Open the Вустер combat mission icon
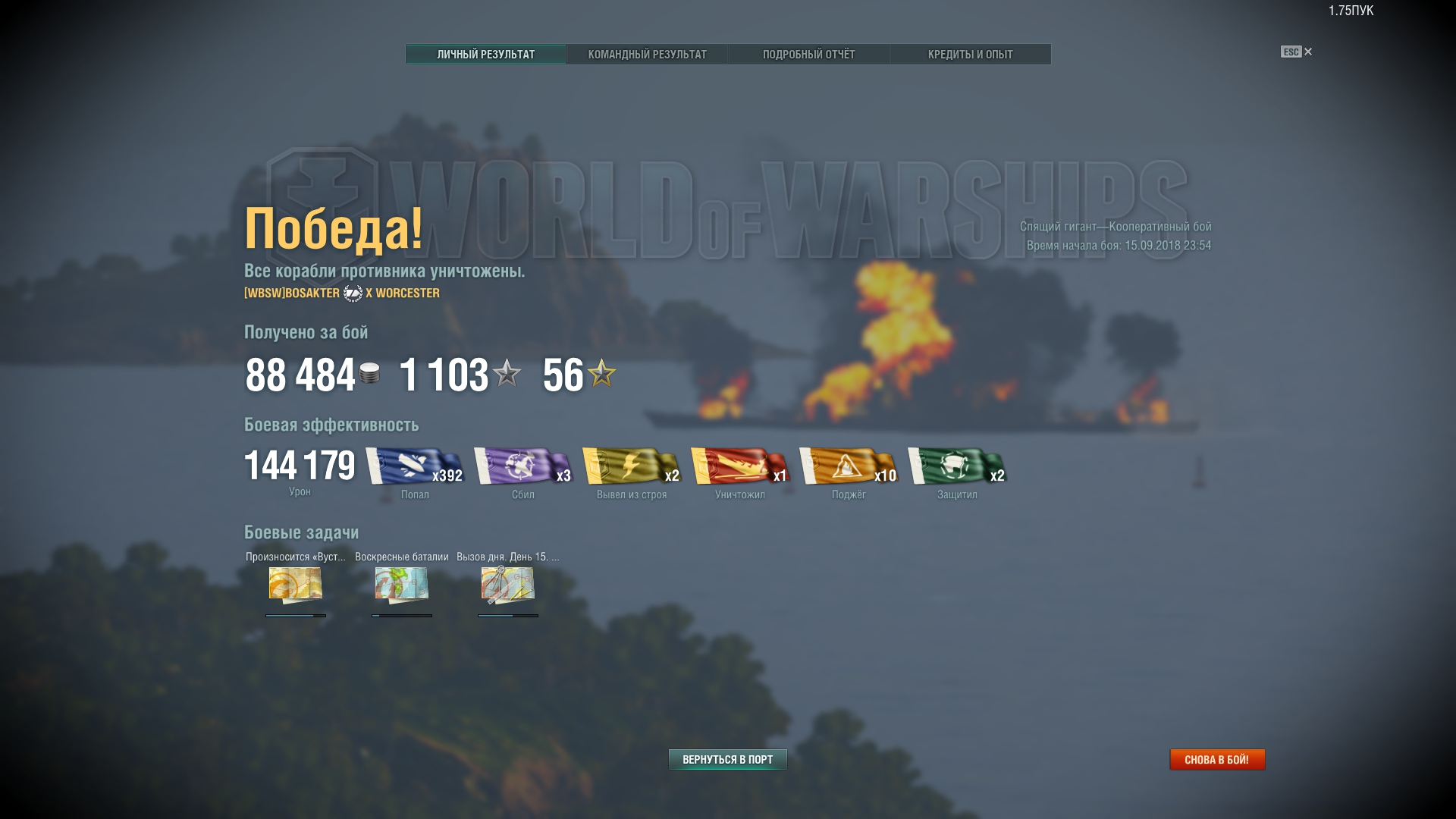 (x=296, y=585)
